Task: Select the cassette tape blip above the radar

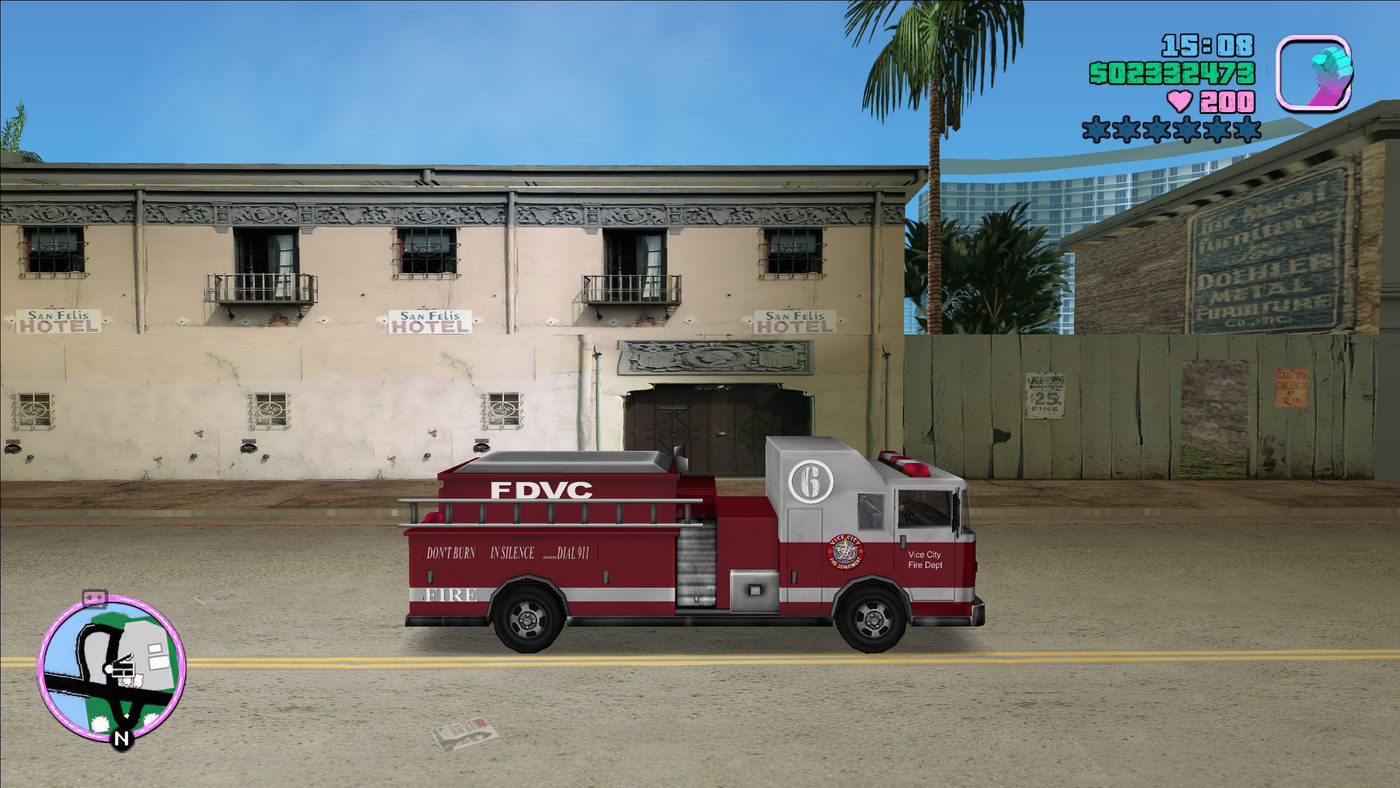Action: 94,598
